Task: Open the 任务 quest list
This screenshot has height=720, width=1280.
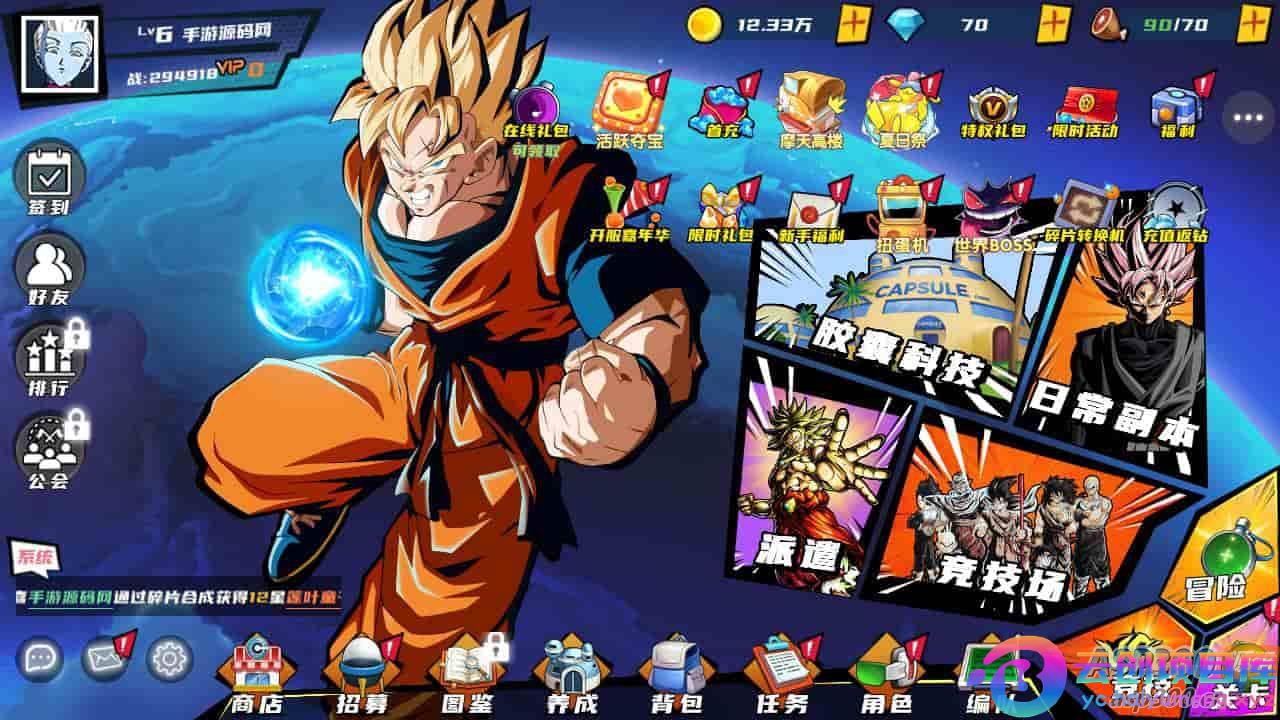Action: tap(781, 677)
